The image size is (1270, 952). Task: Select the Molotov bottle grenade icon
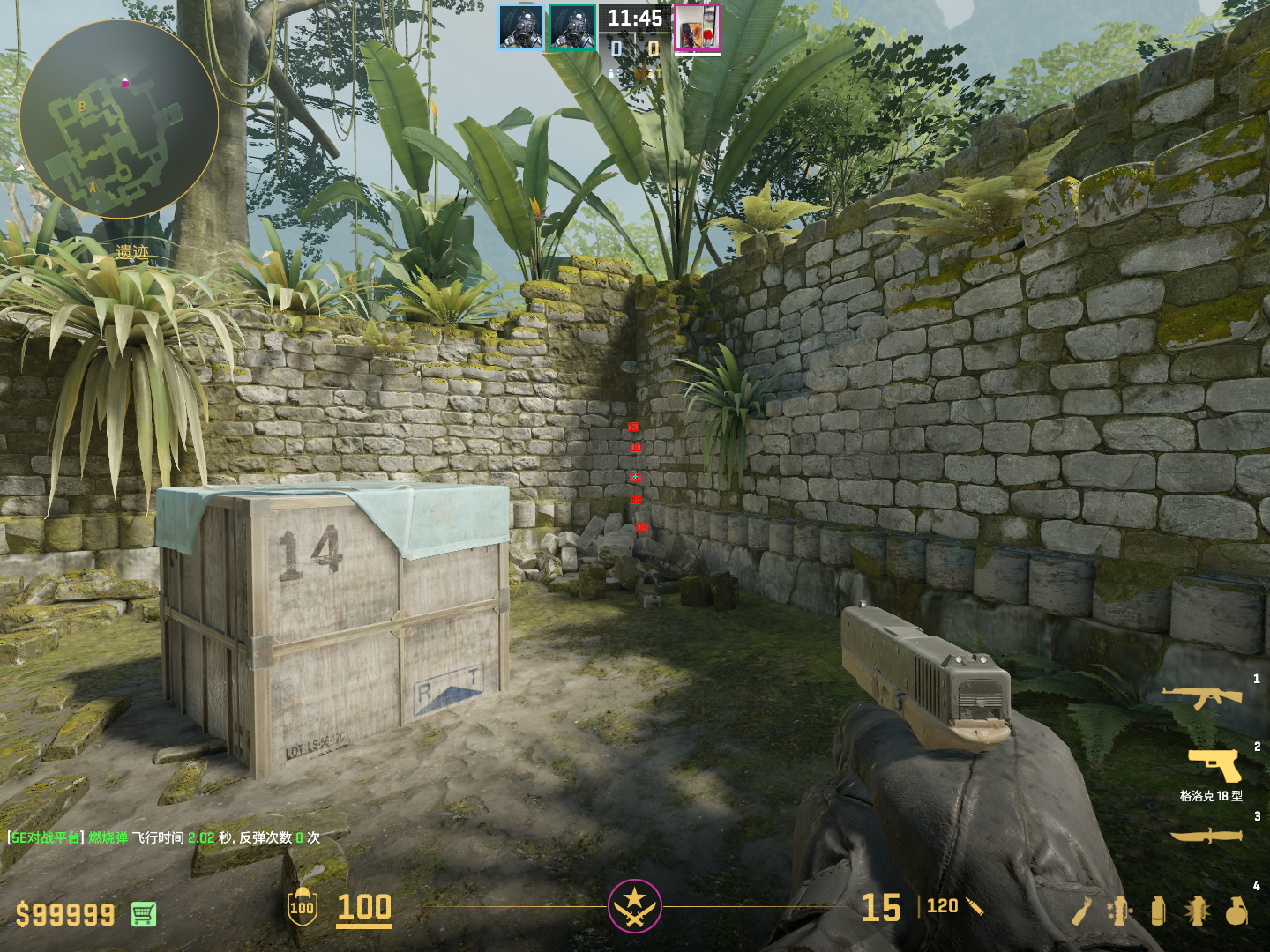[x=1081, y=911]
